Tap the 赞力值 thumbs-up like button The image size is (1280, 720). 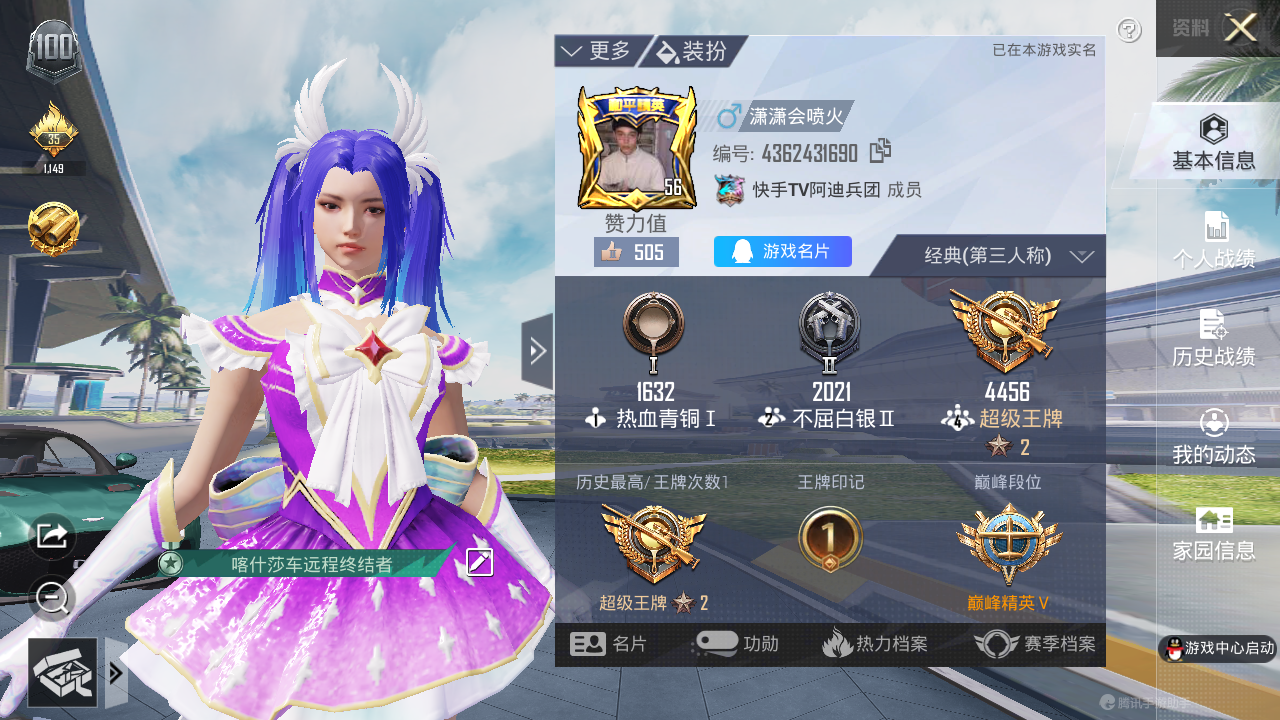636,252
